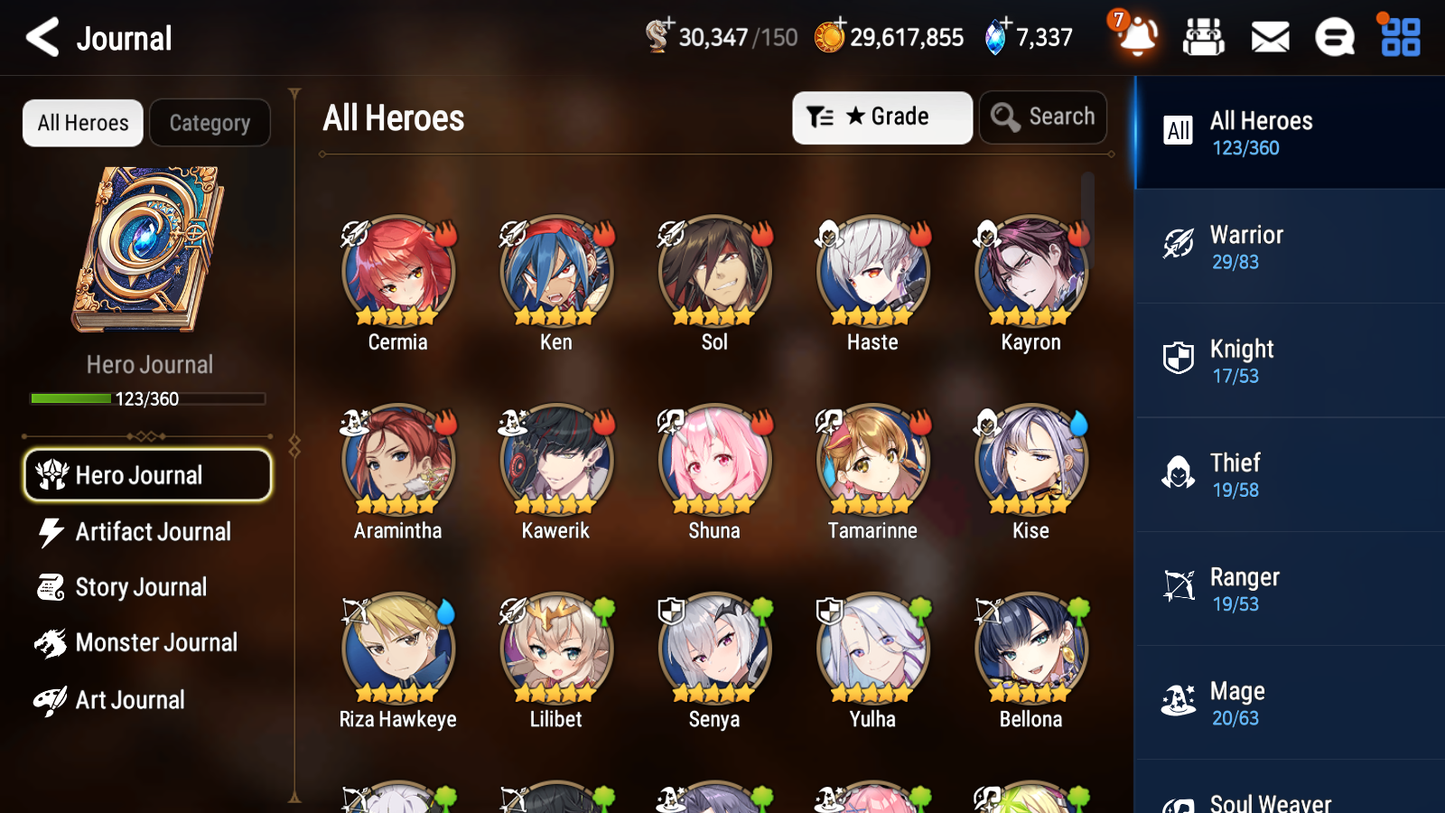Go back using the arrow

tap(42, 37)
